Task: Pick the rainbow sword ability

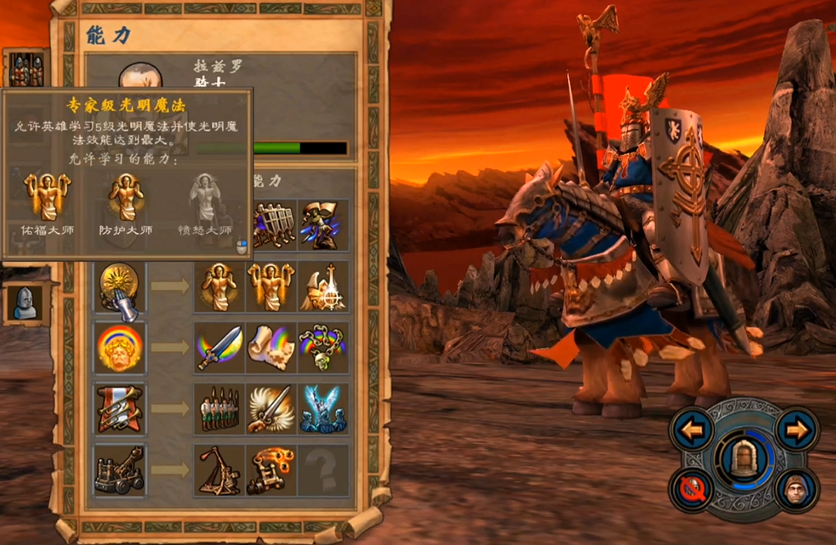Action: (x=219, y=348)
